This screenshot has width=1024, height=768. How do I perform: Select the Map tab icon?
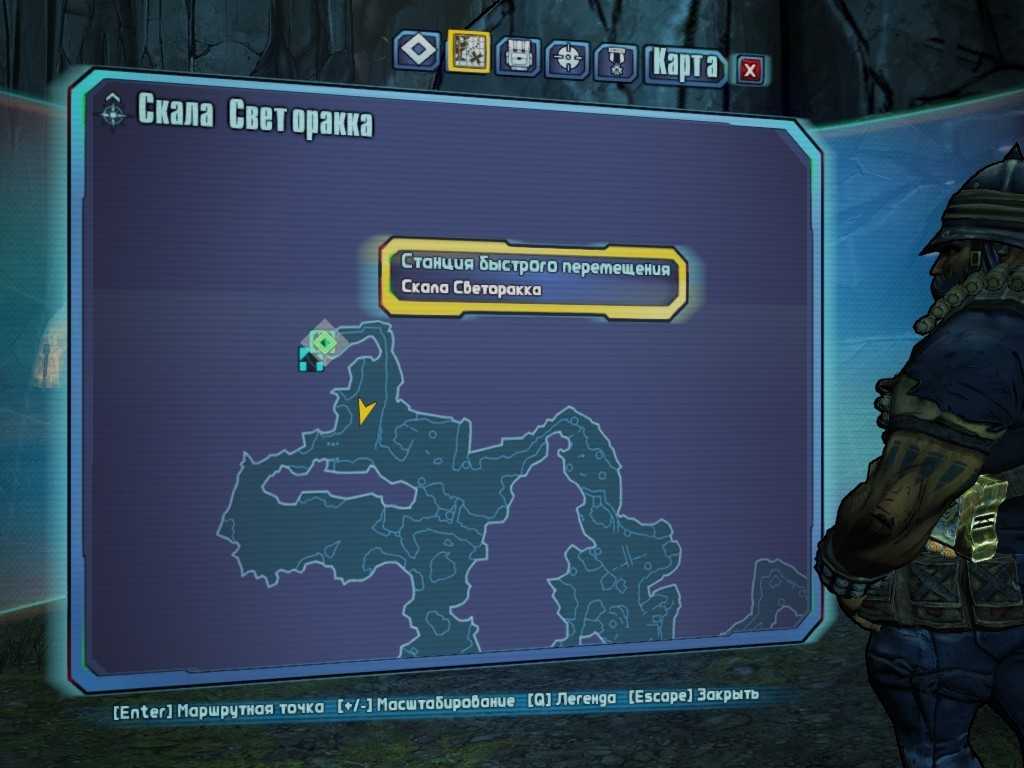click(468, 50)
